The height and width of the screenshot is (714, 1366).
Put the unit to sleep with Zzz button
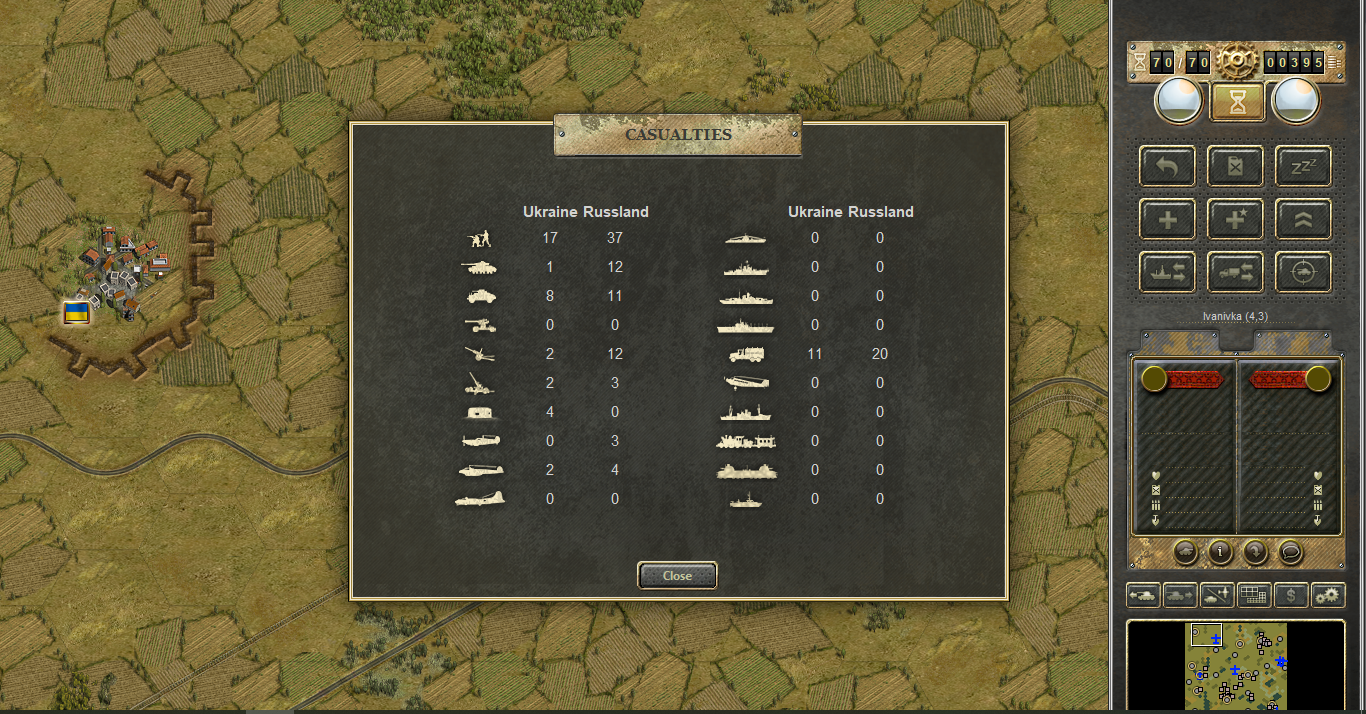tap(1303, 166)
